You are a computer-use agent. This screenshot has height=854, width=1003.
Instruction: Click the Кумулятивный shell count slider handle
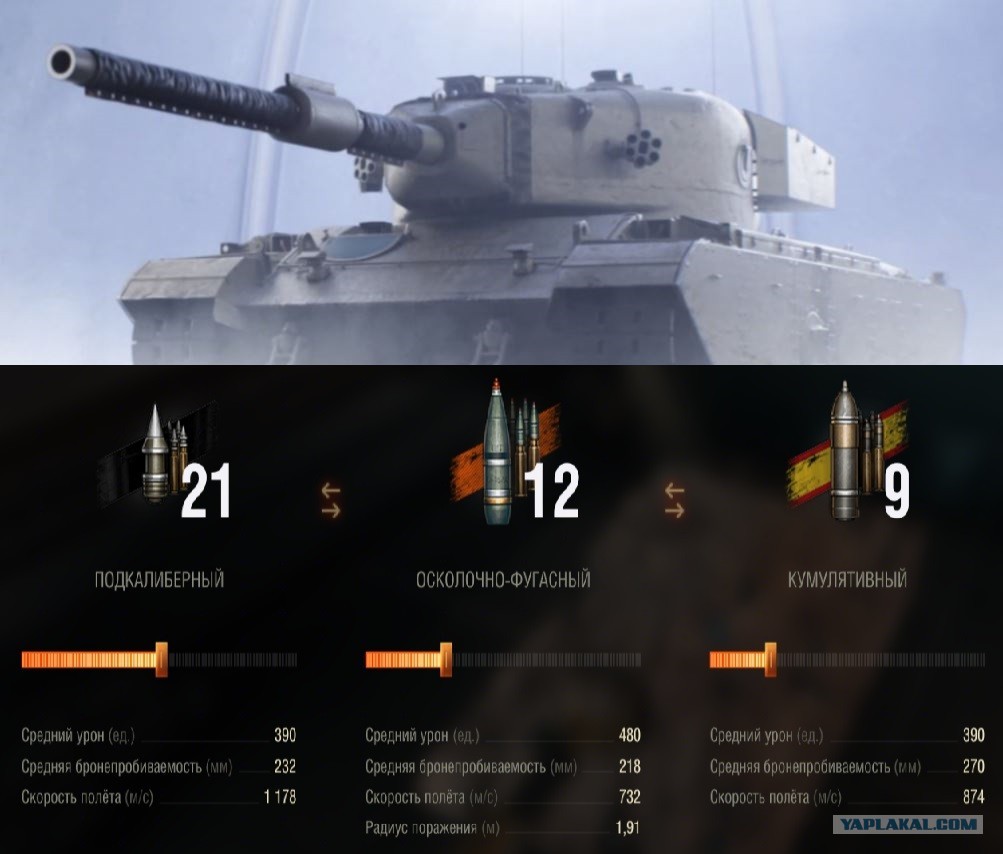[770, 660]
